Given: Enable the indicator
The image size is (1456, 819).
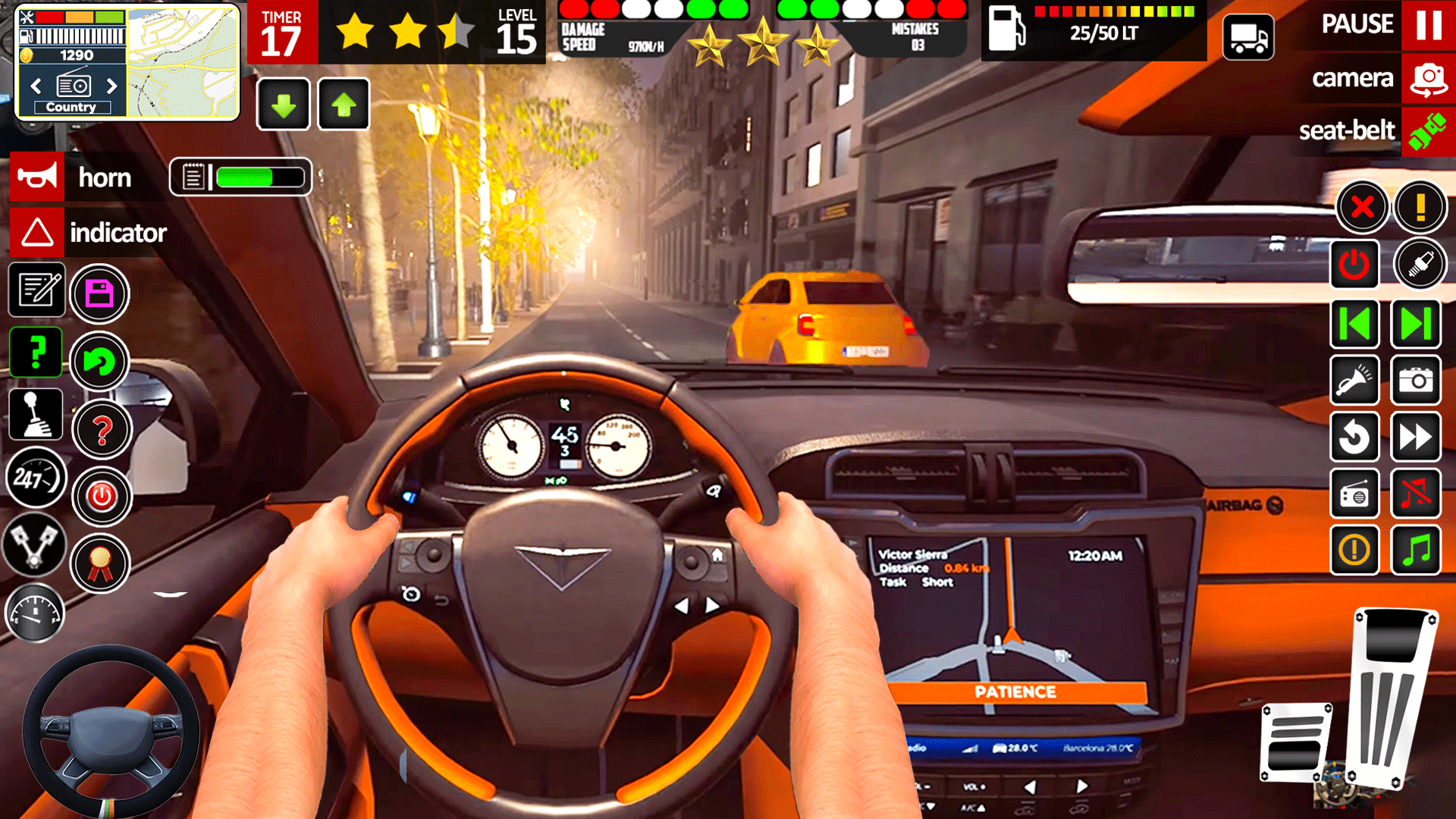Looking at the screenshot, I should (x=36, y=233).
